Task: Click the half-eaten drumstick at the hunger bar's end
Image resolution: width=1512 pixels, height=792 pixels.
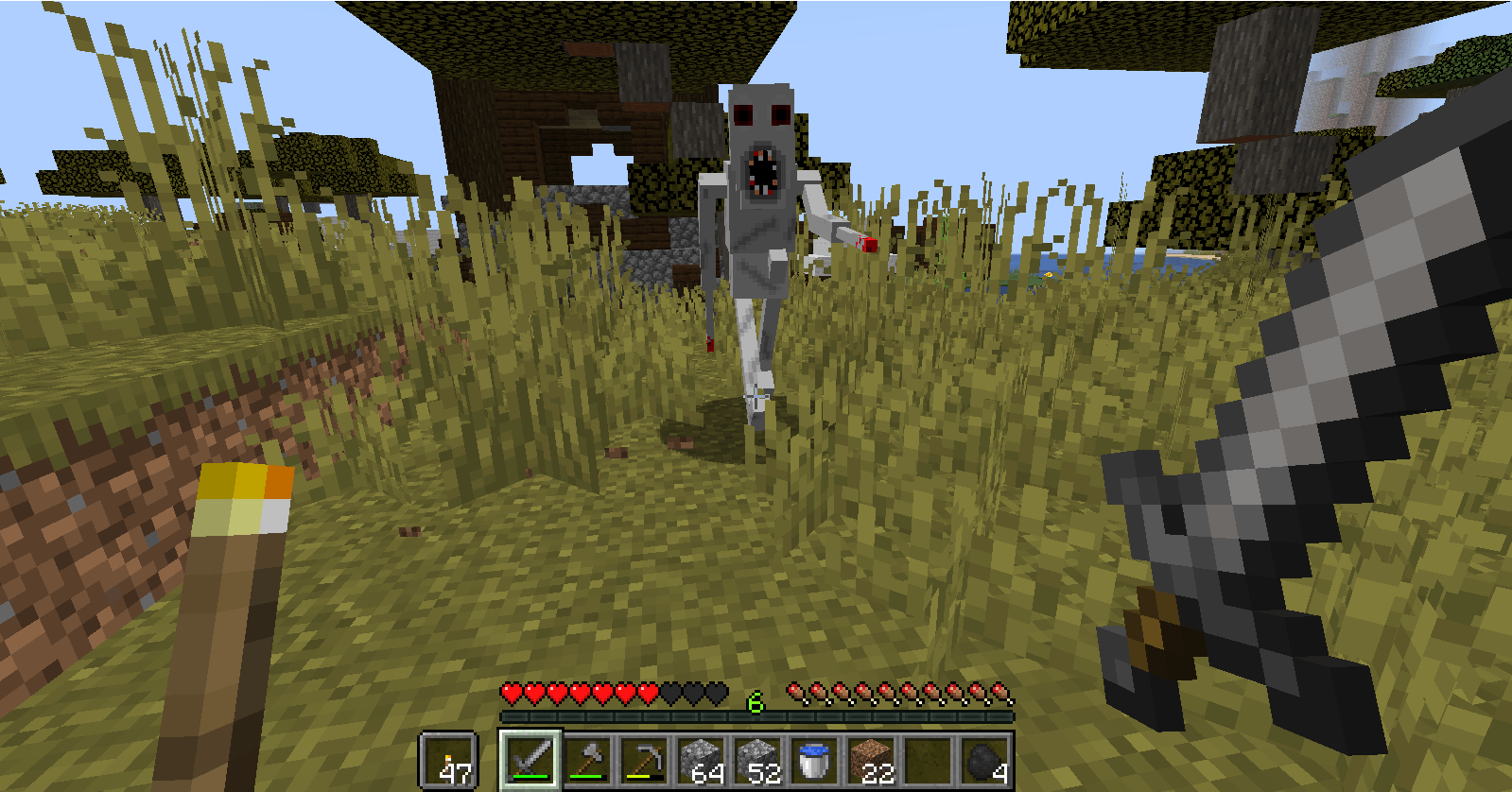Action: pos(1000,692)
